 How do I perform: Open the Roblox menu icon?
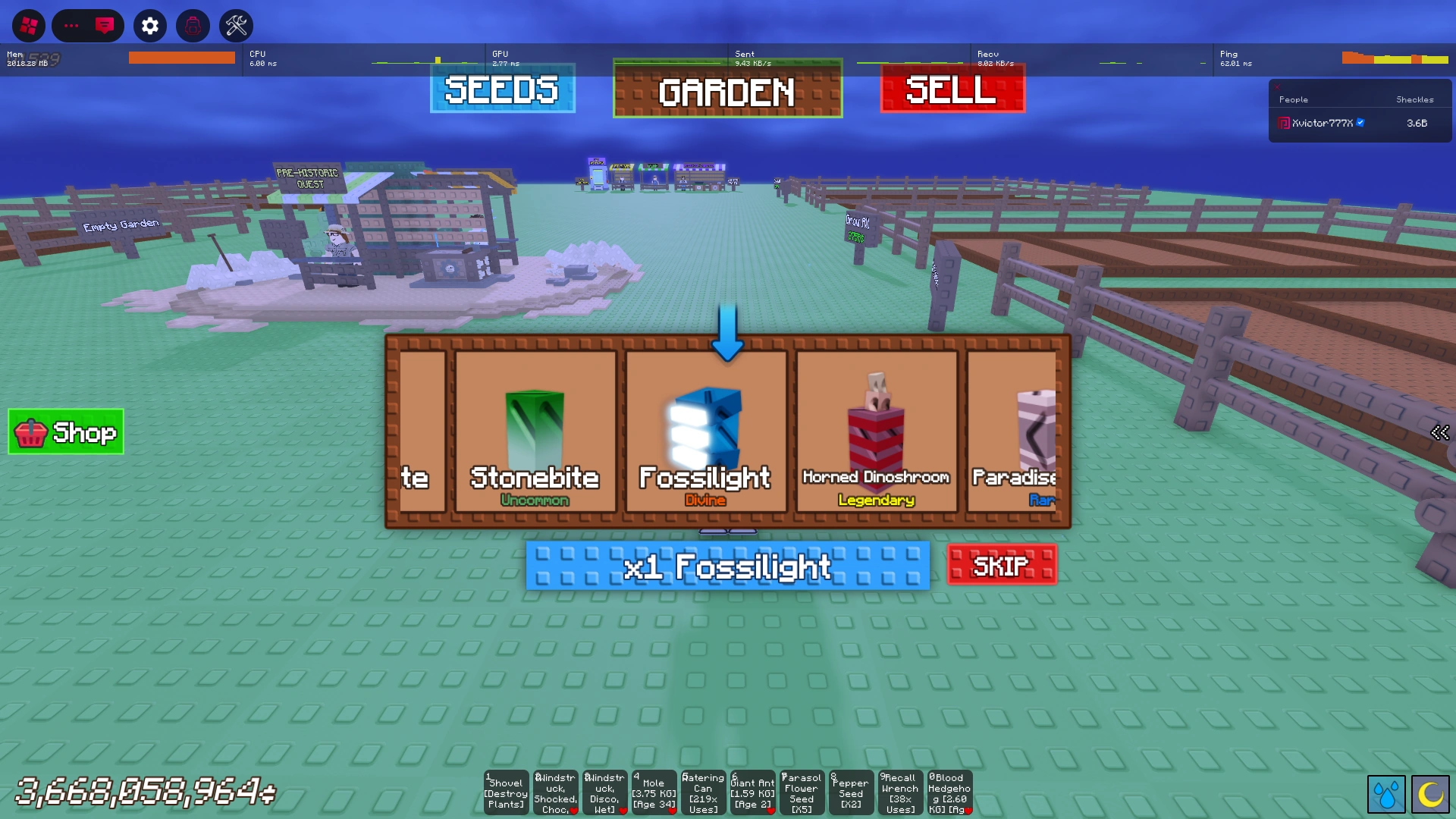coord(29,25)
